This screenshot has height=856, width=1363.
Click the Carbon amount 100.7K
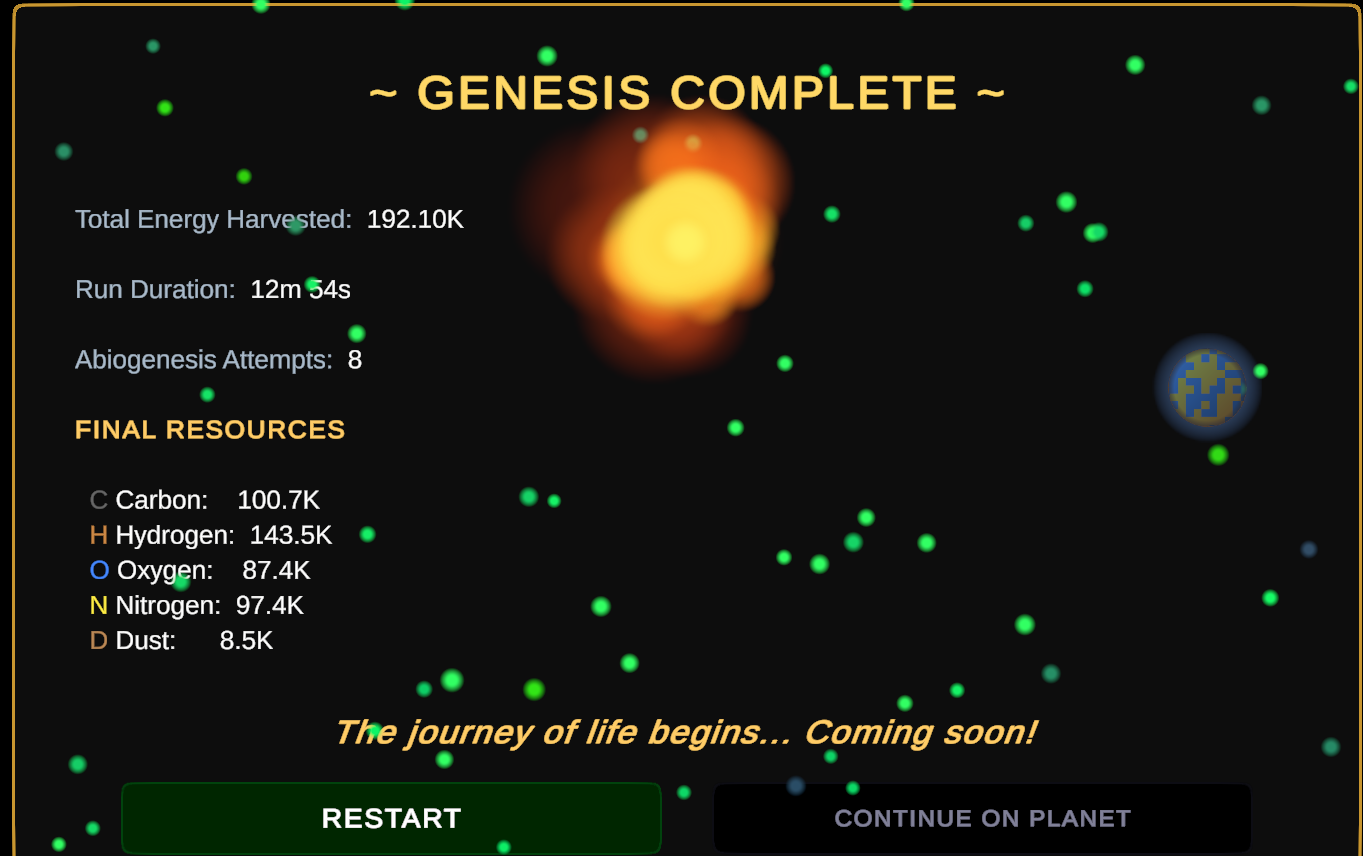click(279, 500)
